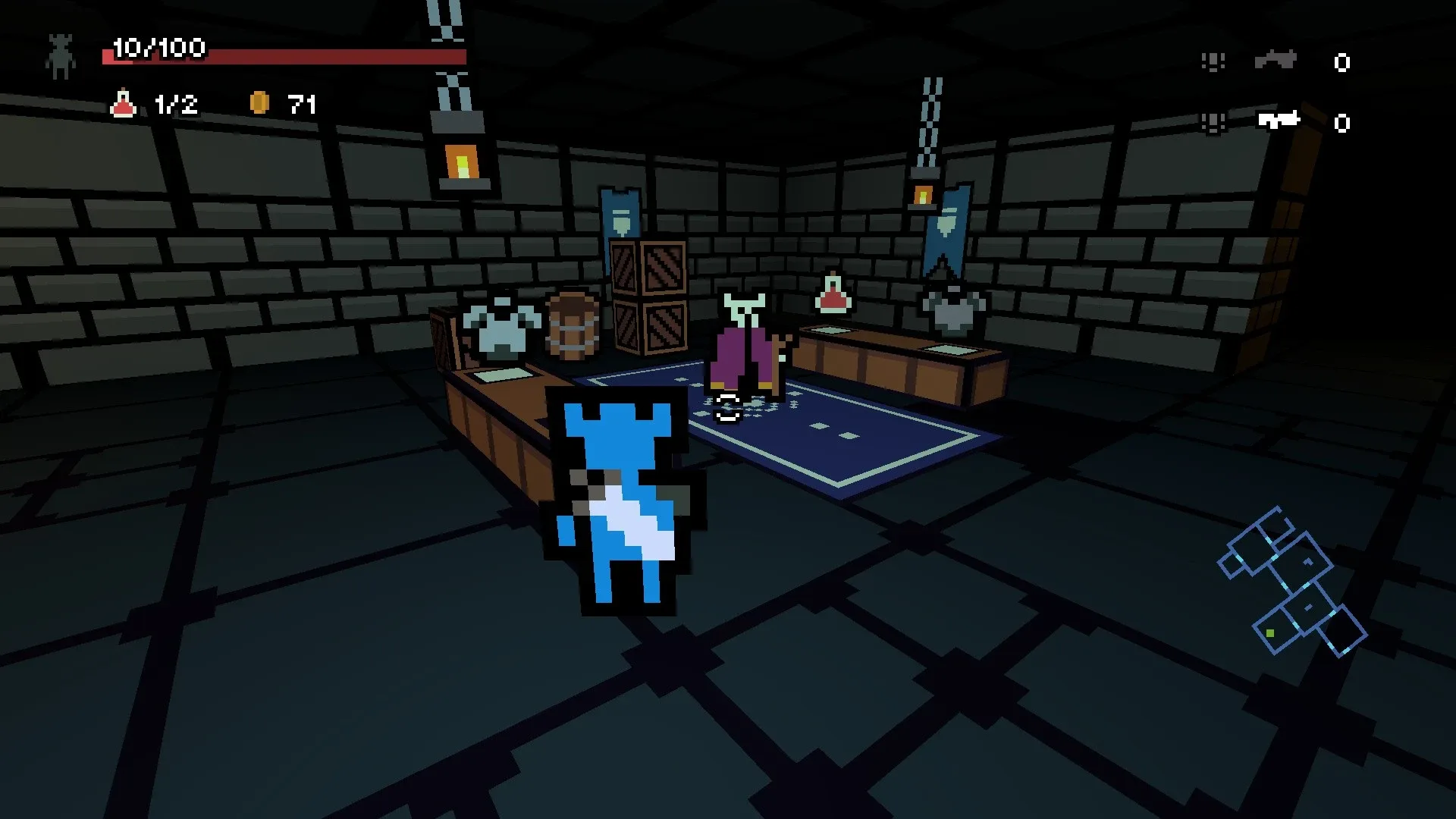Click the fist ammo icon top-right

(x=1214, y=61)
